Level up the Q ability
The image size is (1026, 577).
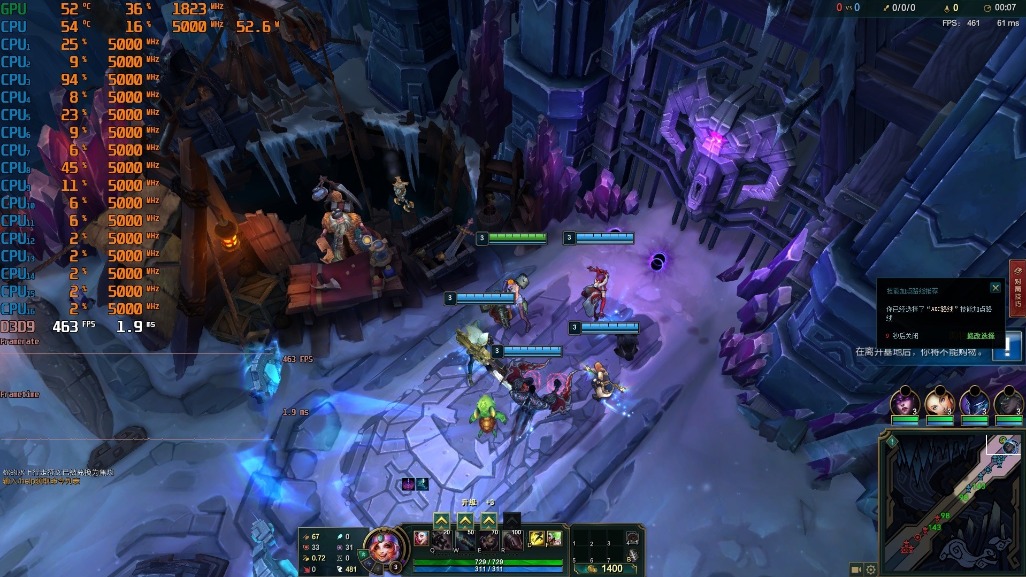click(441, 520)
